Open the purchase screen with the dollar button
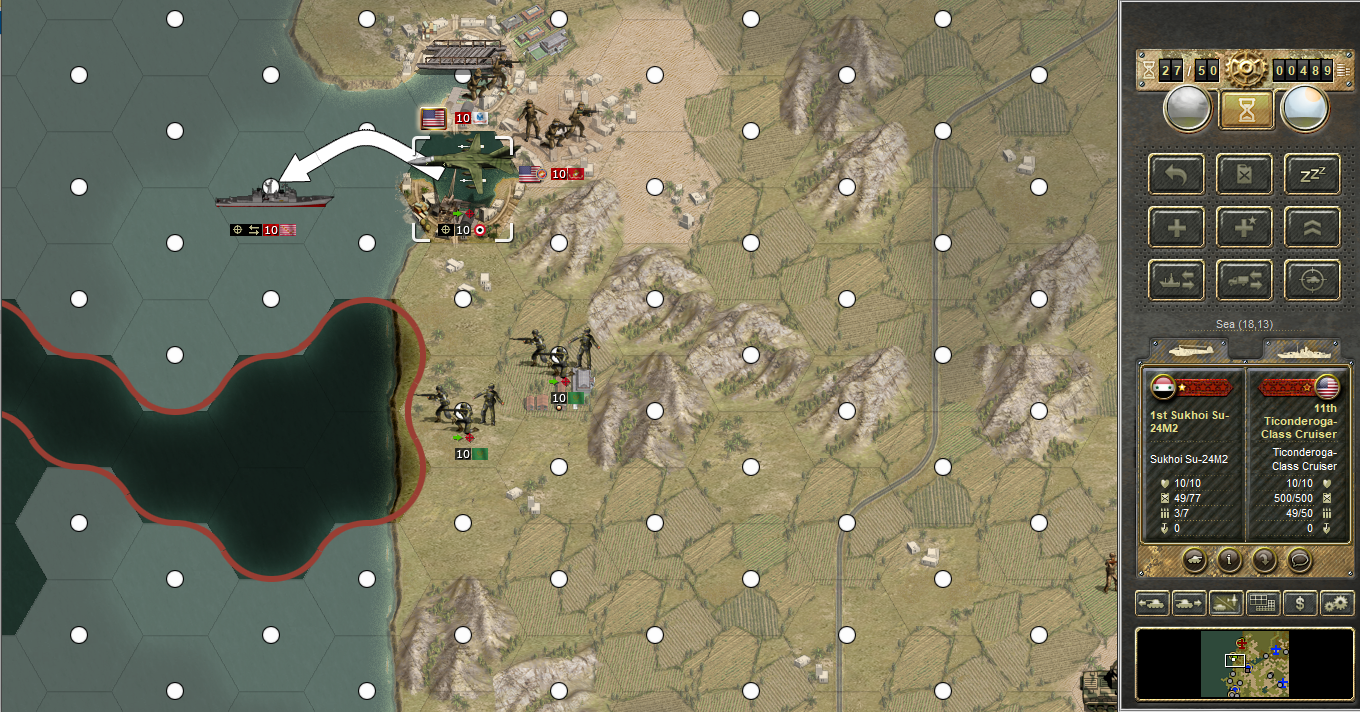 tap(1299, 603)
